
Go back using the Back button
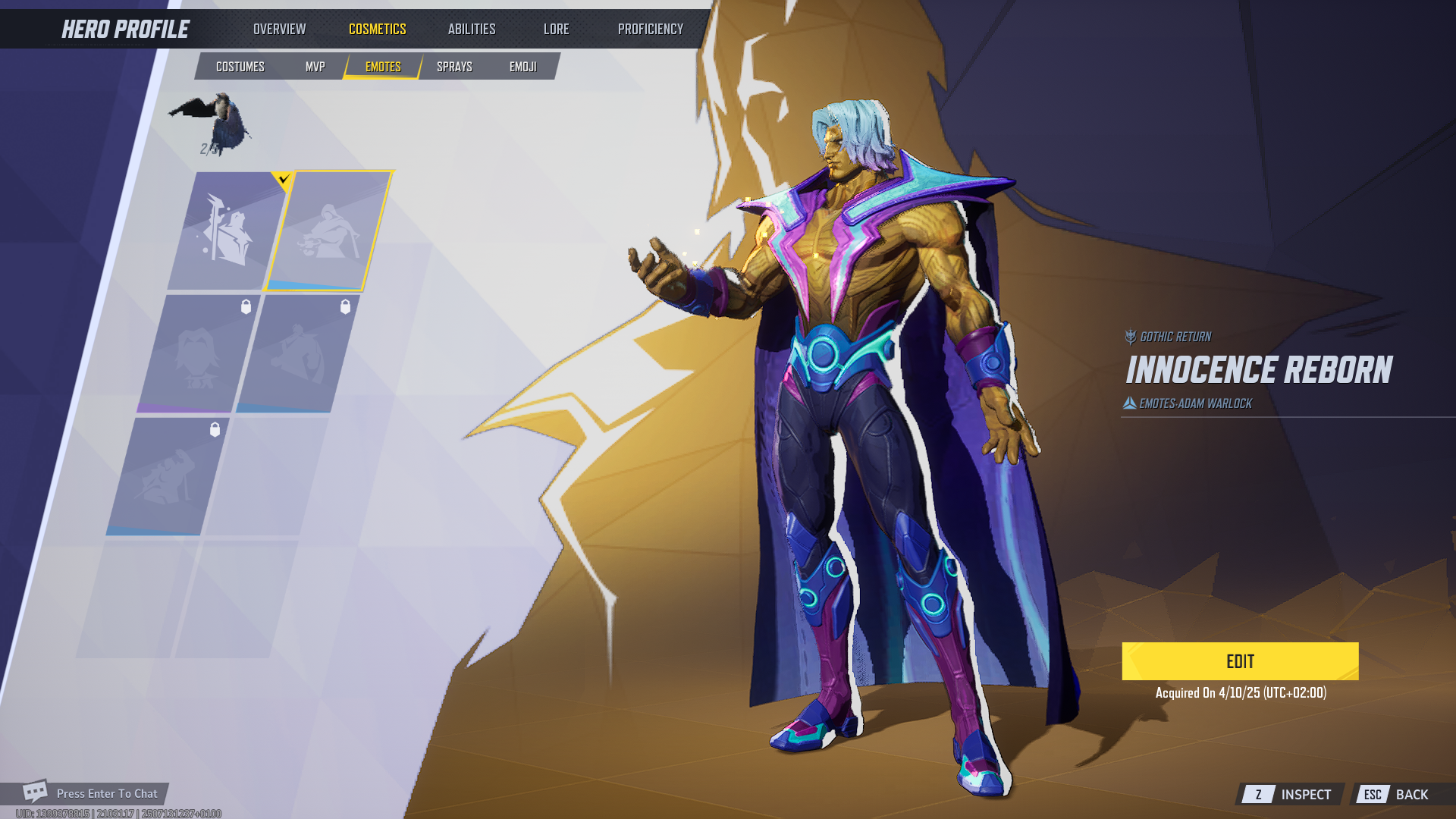point(1401,794)
